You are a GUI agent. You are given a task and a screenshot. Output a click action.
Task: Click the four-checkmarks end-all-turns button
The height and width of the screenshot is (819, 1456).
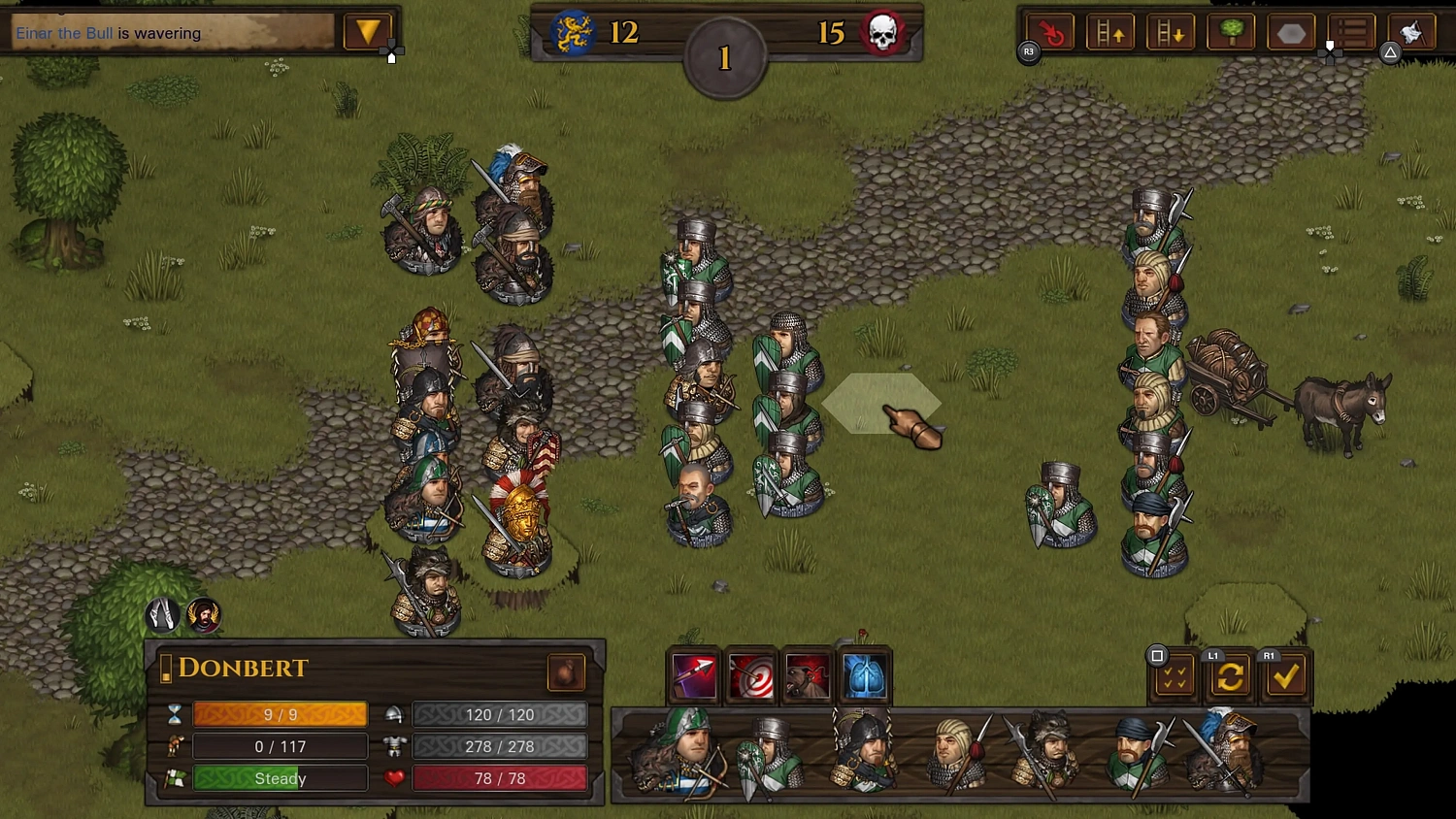click(x=1174, y=676)
